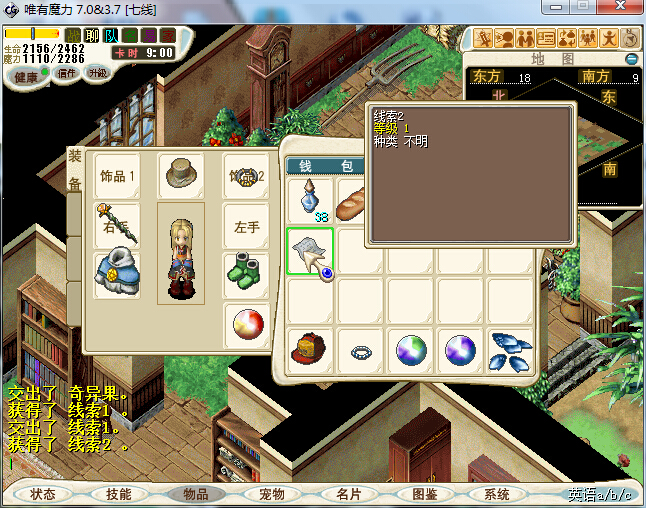Open the 图鉴 album menu
The width and height of the screenshot is (646, 508).
(x=423, y=494)
